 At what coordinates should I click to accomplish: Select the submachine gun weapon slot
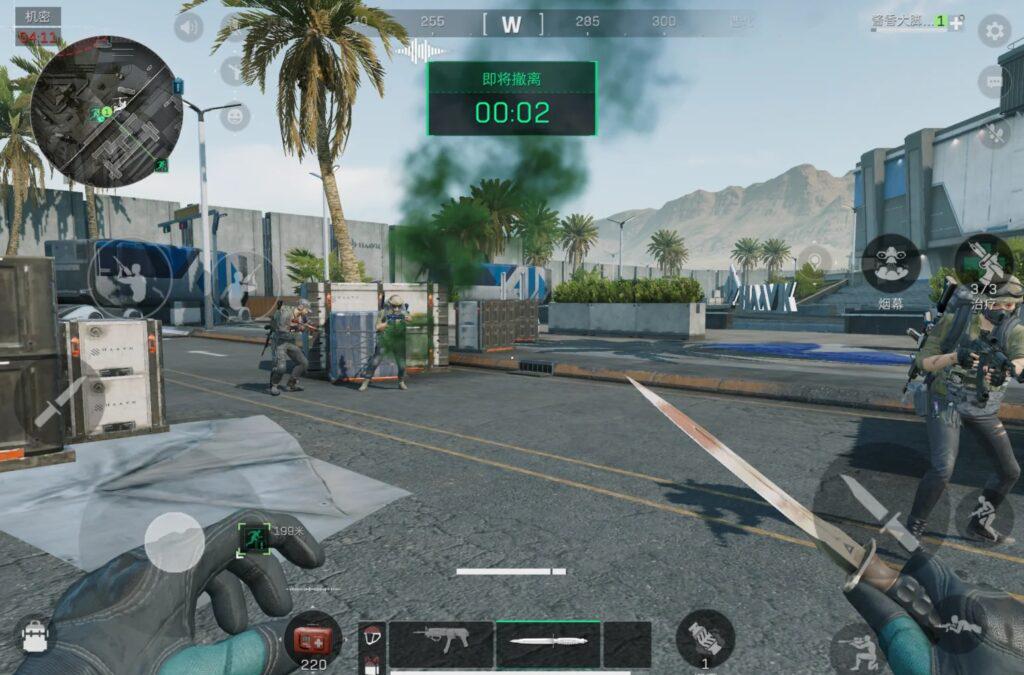coord(440,643)
